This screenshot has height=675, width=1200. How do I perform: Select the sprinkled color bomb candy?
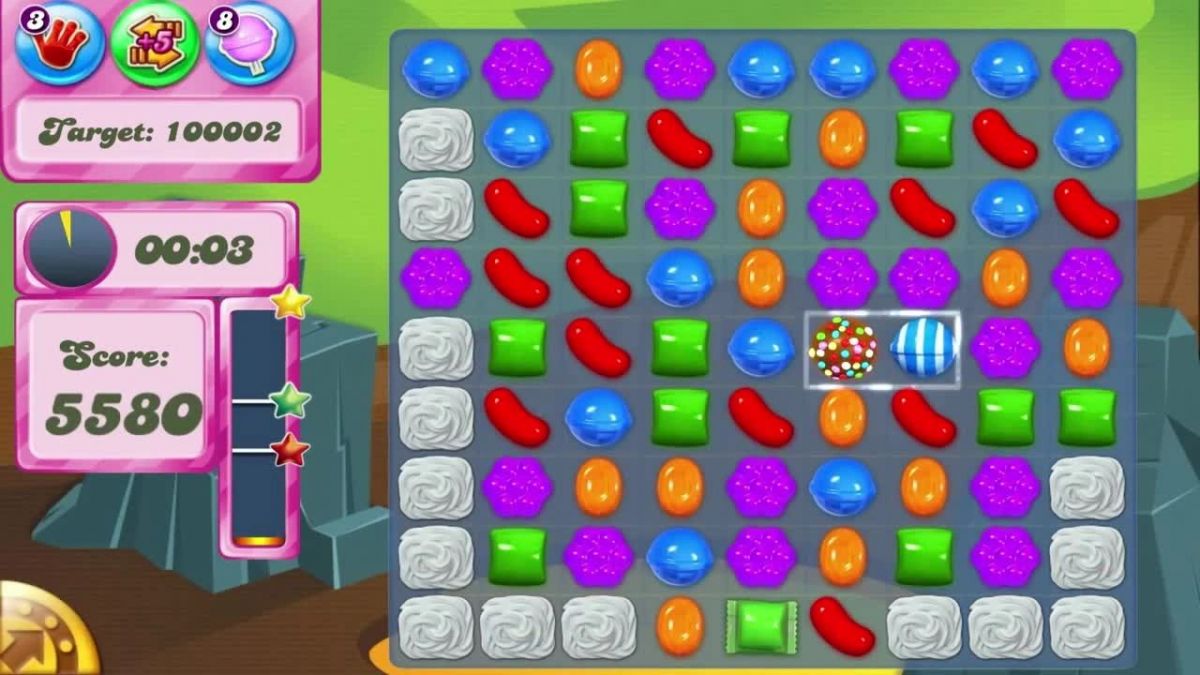pos(842,349)
